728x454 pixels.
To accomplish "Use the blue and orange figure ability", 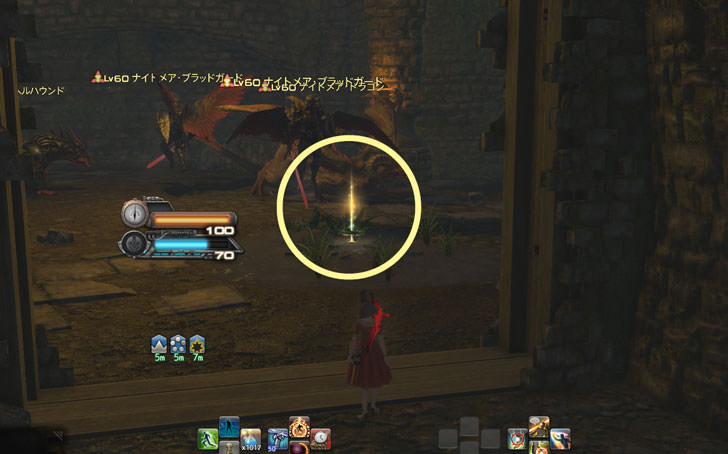I will tap(560, 438).
